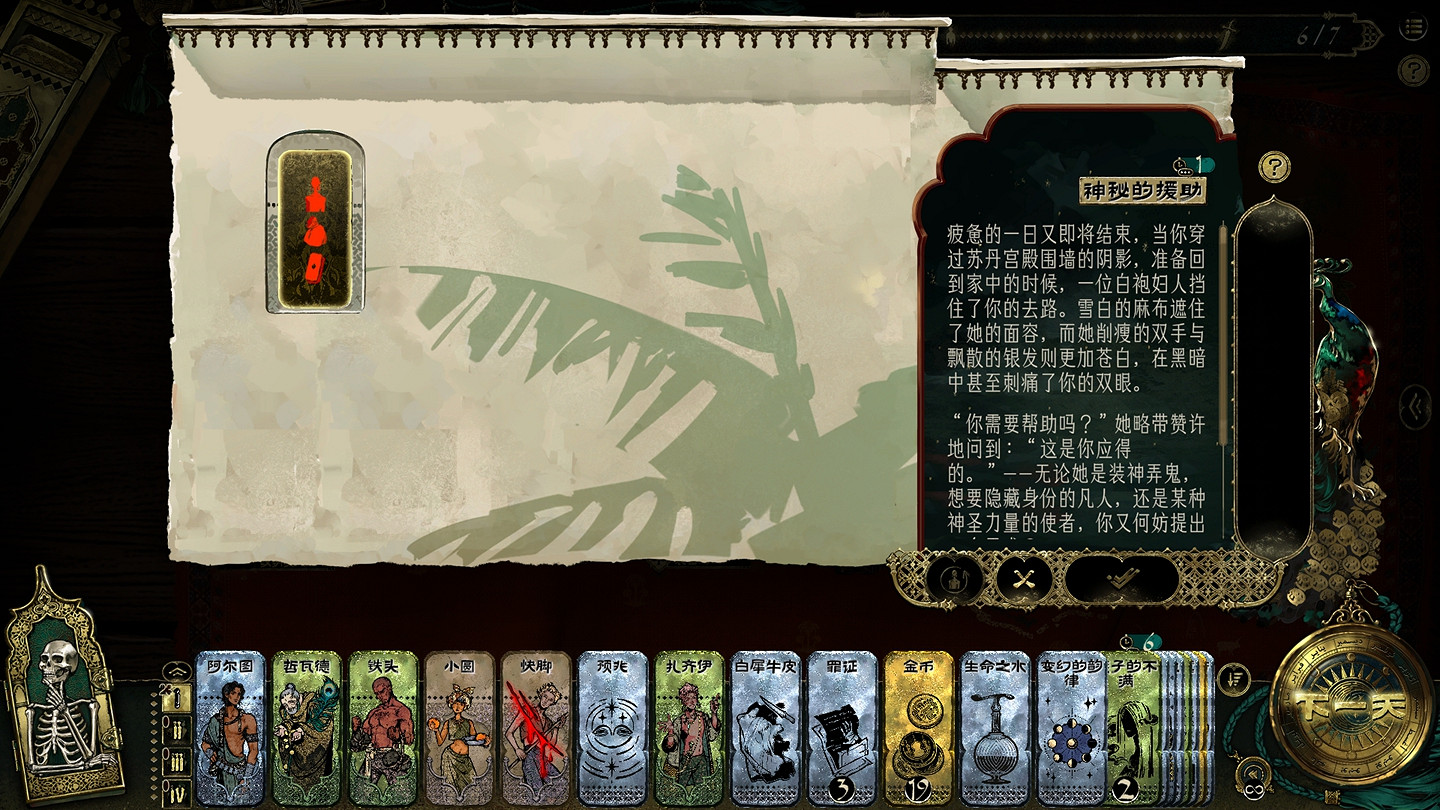1440x810 pixels.
Task: Collapse the hand using the chevron above the tier filters
Action: pos(176,671)
